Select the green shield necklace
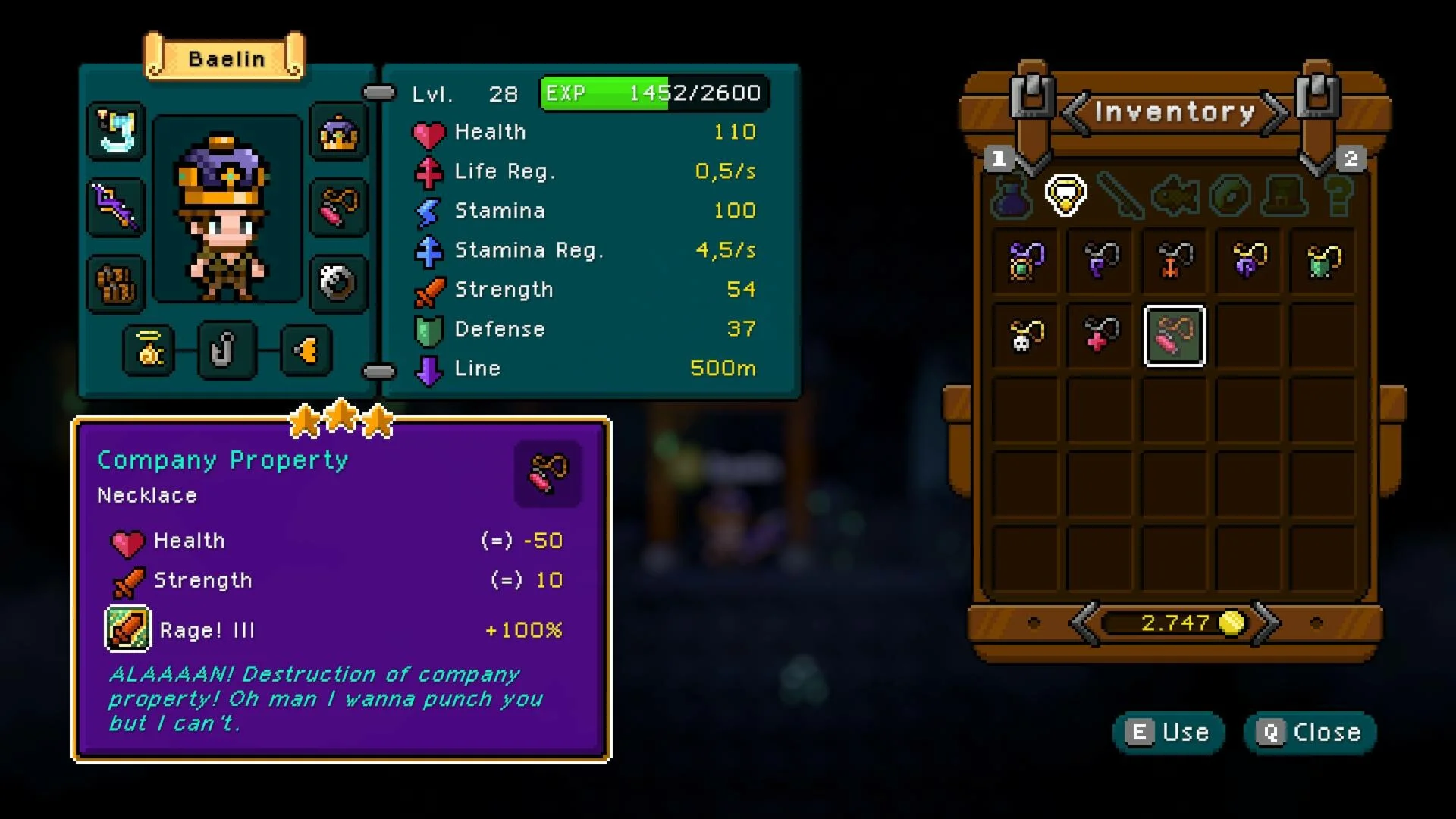 pos(1323,262)
